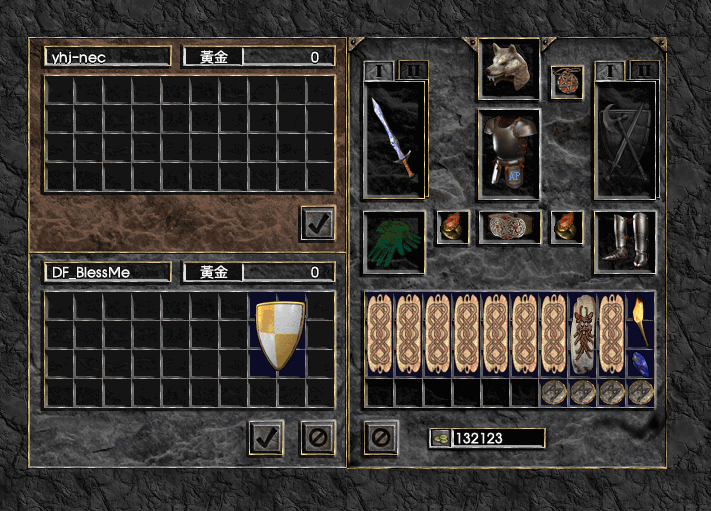Select the wolf head helm slot
The width and height of the screenshot is (711, 511).
pyautogui.click(x=508, y=68)
